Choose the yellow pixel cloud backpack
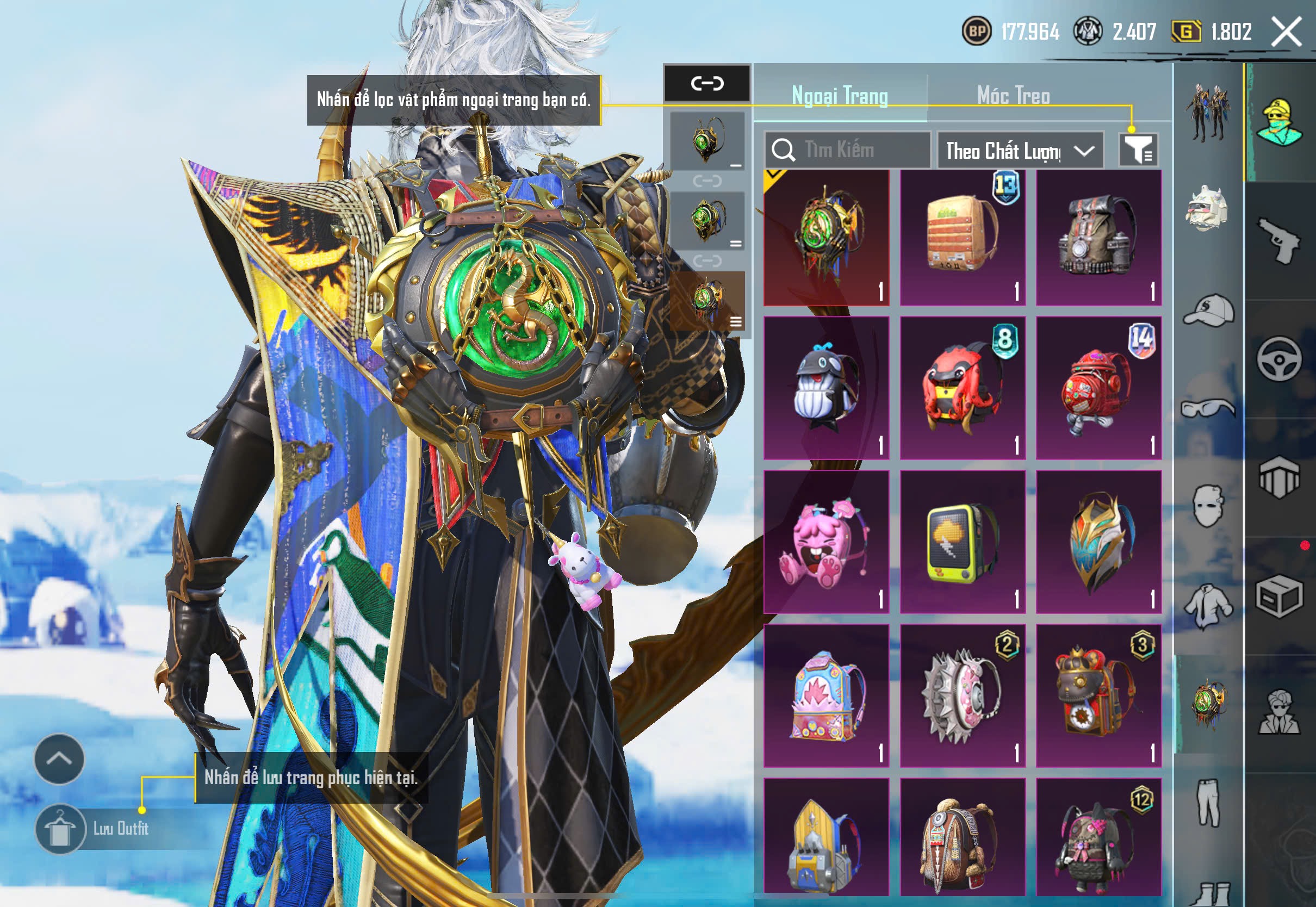The height and width of the screenshot is (907, 1316). (963, 542)
